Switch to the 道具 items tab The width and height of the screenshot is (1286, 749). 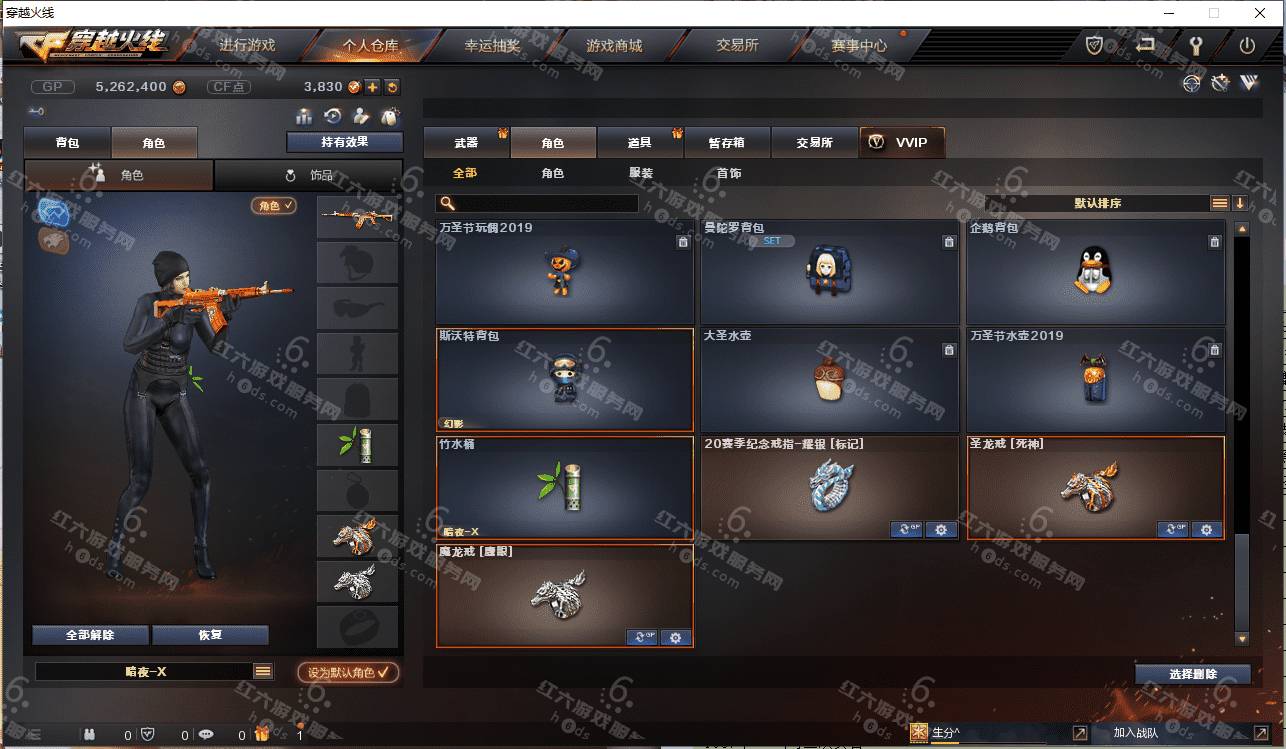pyautogui.click(x=640, y=143)
